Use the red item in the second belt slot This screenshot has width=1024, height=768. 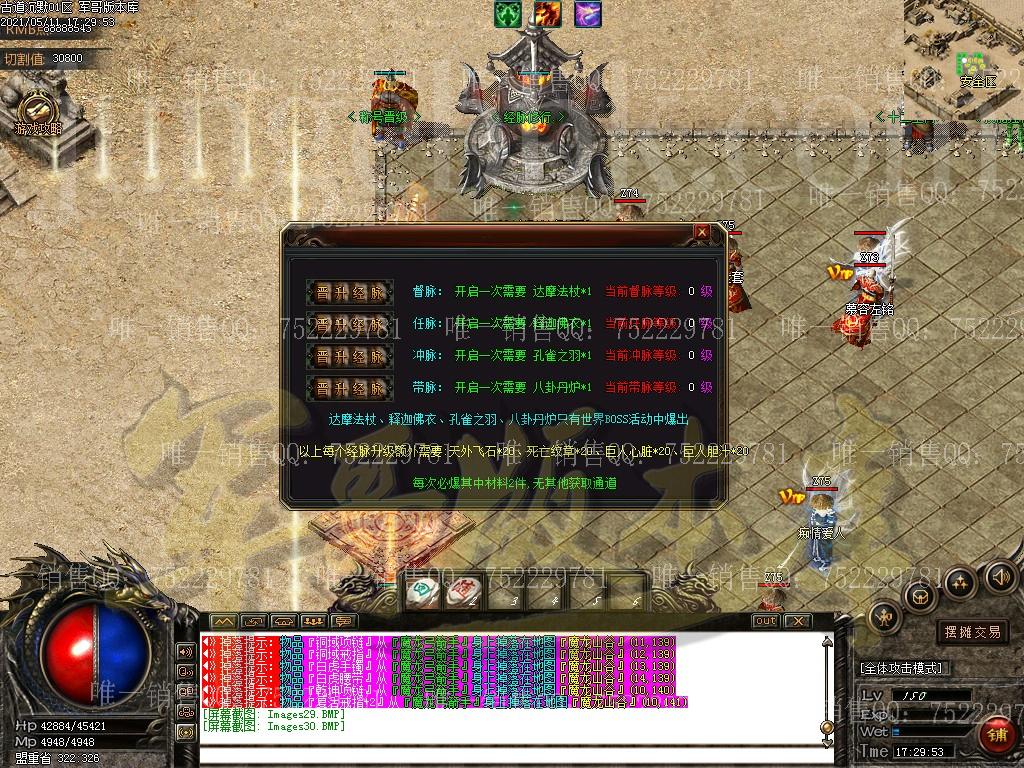point(463,592)
